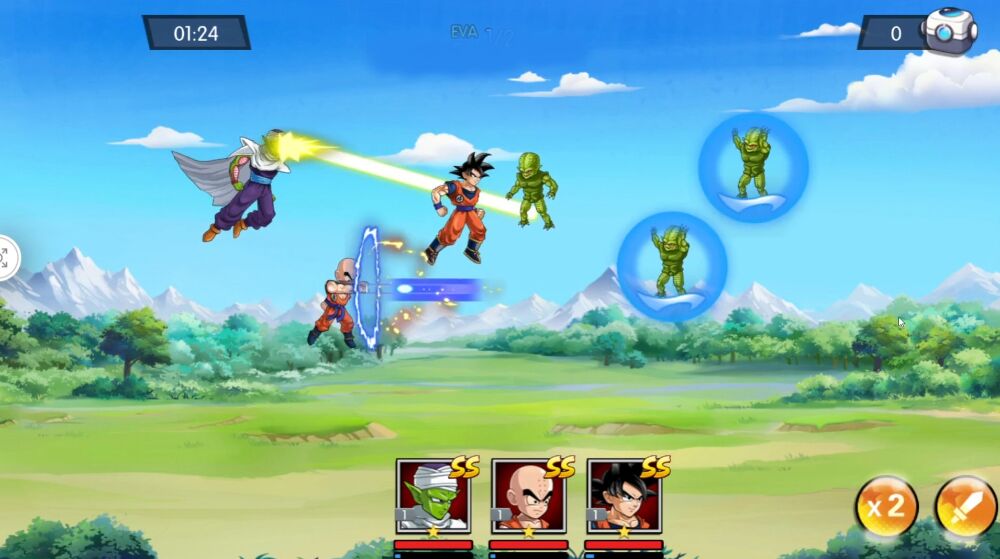Click the fullscreen expand arrows button
This screenshot has height=559, width=1000.
tap(5, 258)
